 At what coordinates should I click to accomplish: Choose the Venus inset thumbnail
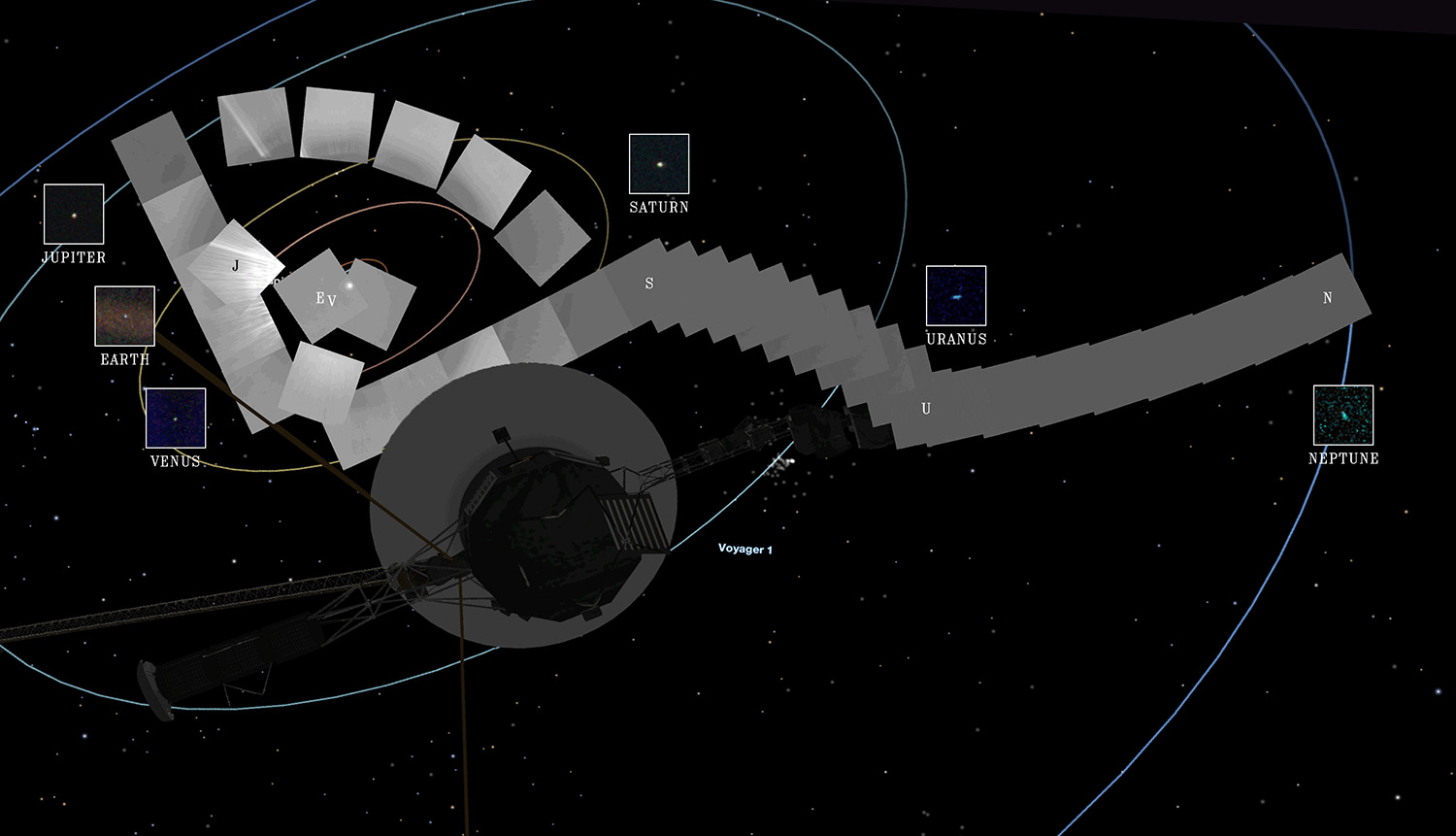tap(176, 418)
